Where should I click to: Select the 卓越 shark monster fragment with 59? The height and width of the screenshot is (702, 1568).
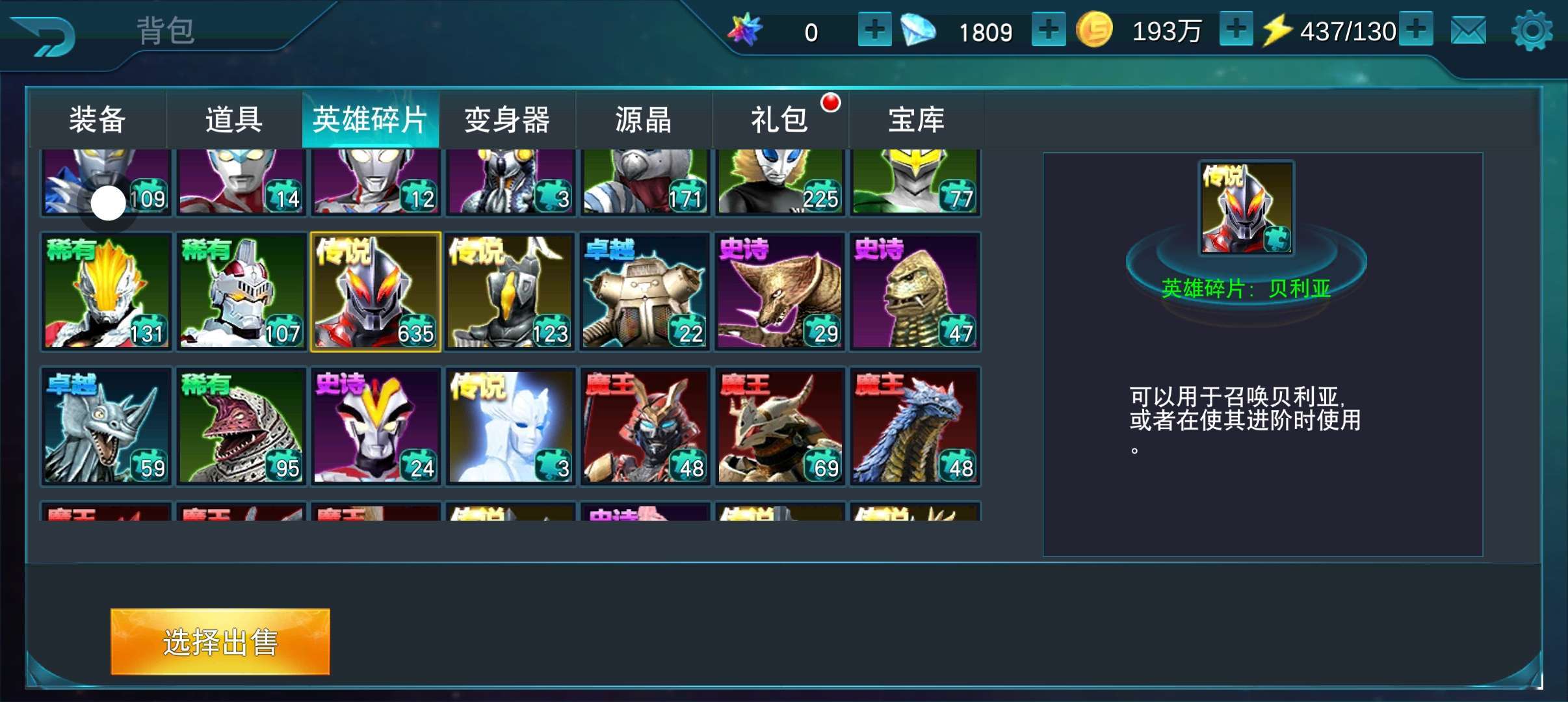tap(107, 426)
